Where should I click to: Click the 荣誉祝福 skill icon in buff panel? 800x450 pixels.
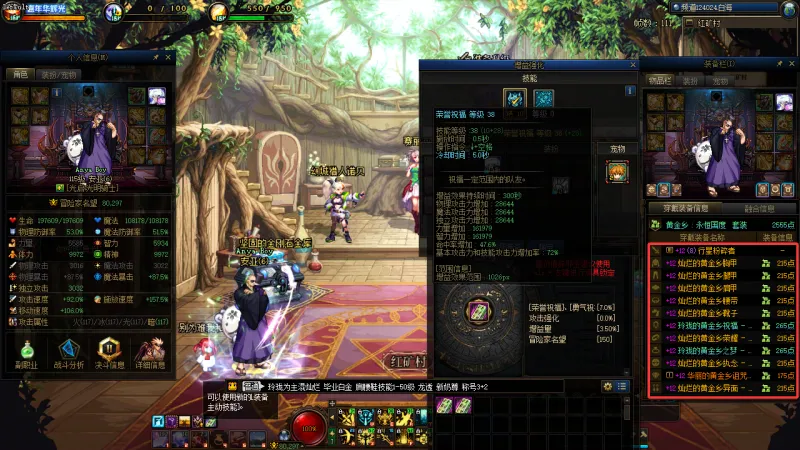tap(515, 98)
